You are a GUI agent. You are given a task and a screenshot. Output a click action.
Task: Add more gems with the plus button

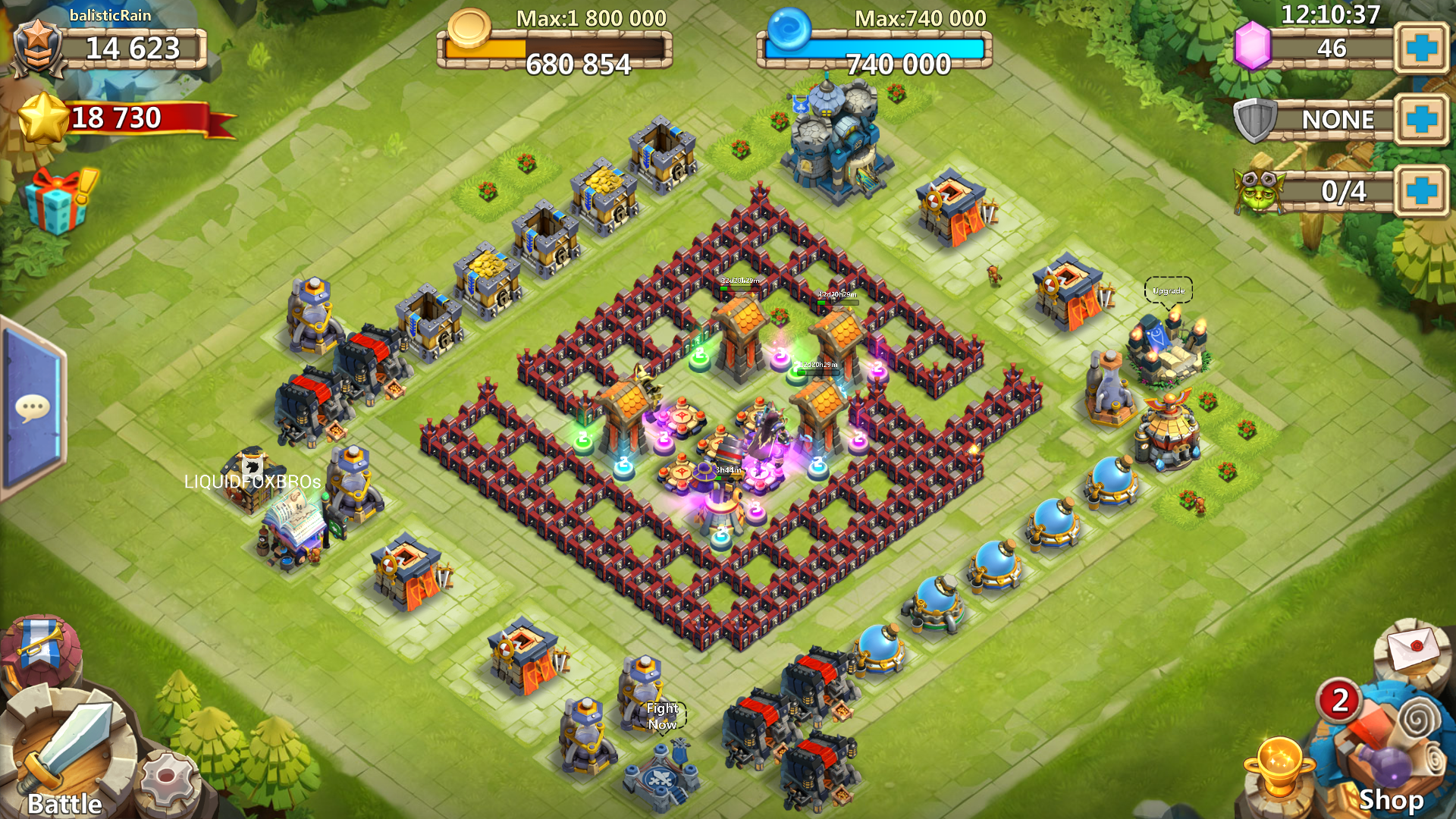coord(1421,49)
